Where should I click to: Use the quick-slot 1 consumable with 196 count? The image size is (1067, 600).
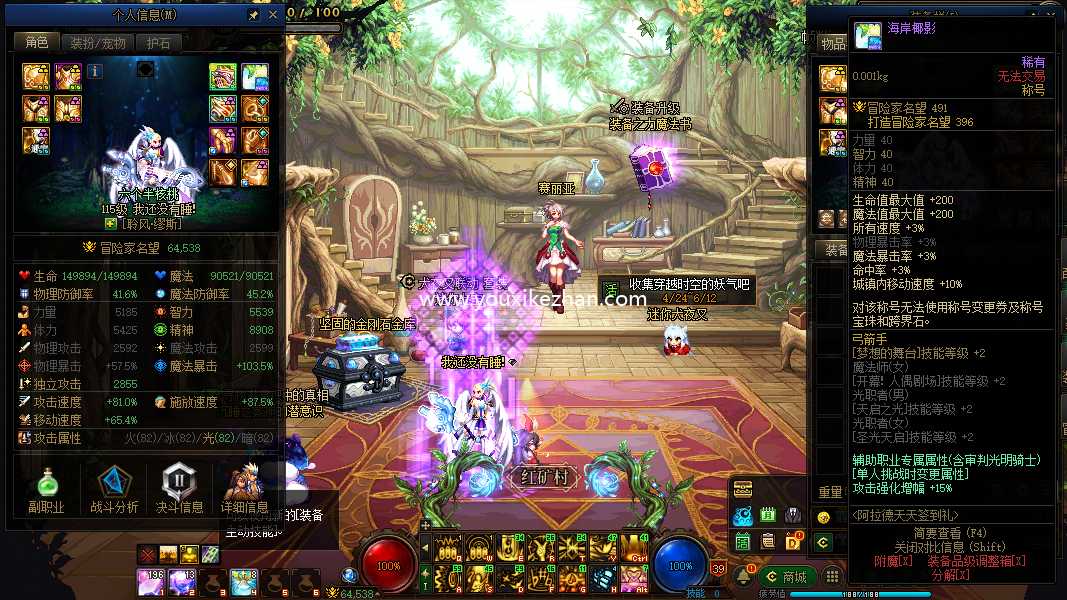click(x=150, y=581)
